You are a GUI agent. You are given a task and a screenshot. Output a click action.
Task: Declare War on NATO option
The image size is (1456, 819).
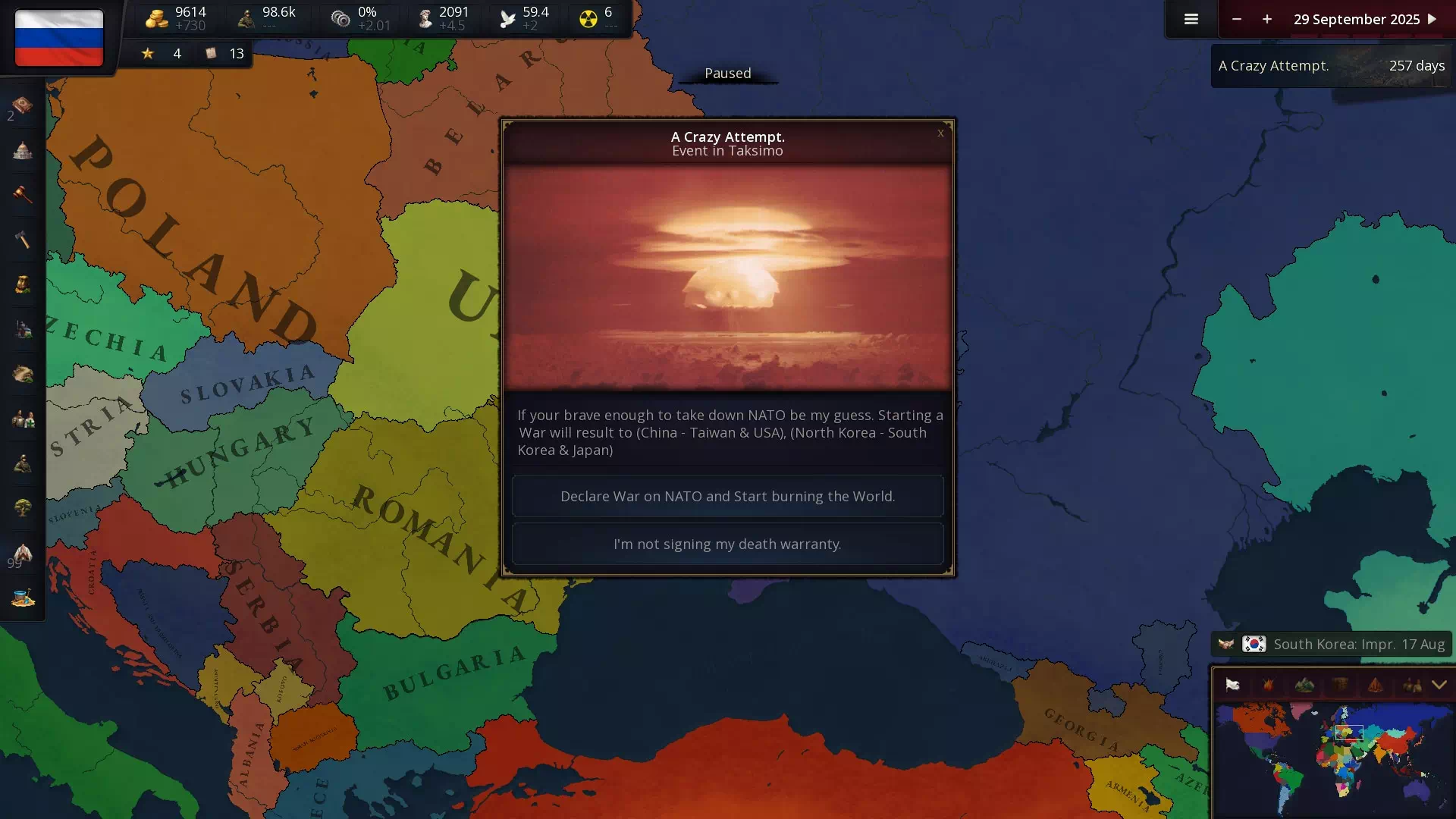(x=727, y=496)
